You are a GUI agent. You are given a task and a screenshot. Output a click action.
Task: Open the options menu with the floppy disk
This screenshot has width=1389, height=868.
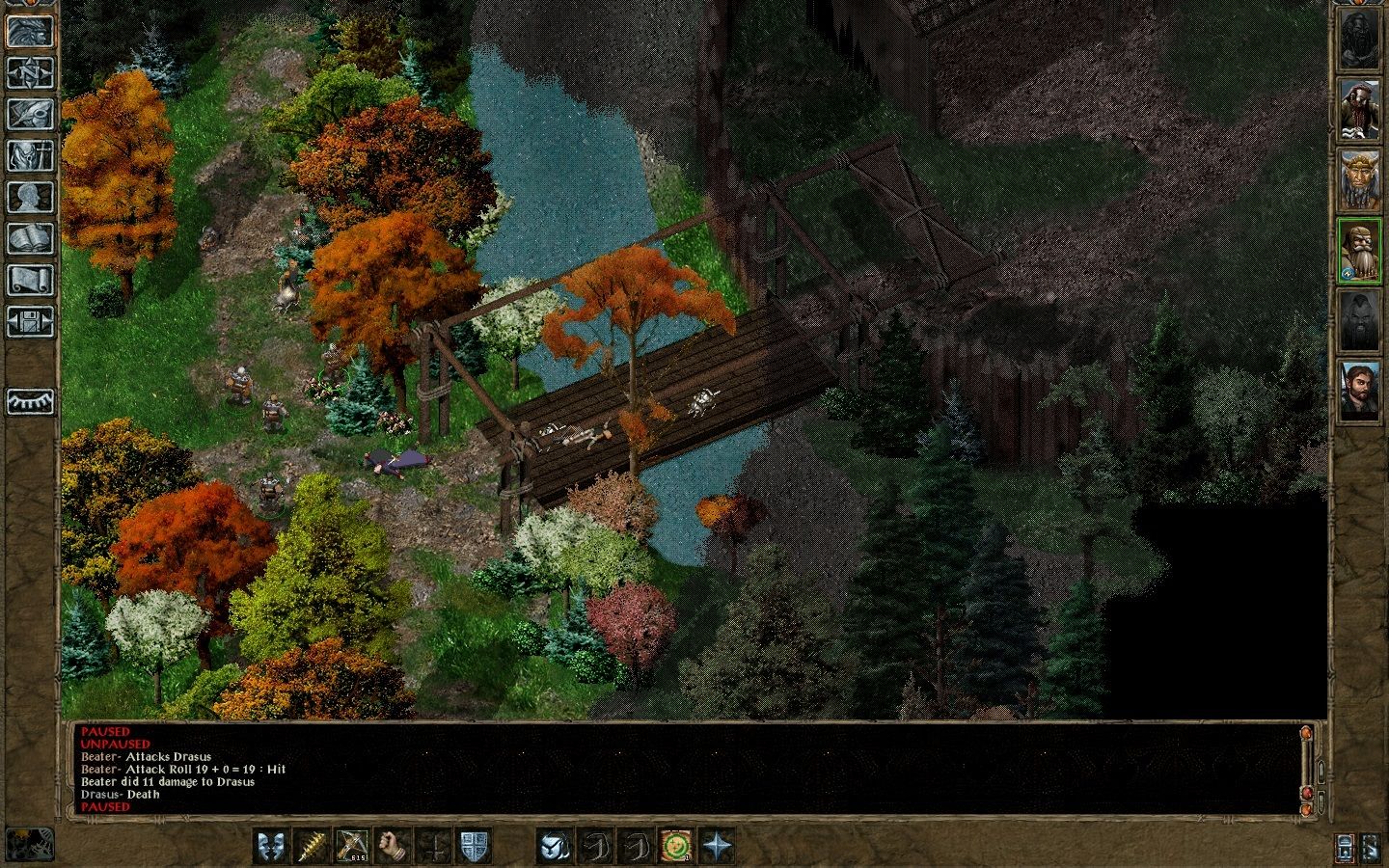(x=29, y=321)
